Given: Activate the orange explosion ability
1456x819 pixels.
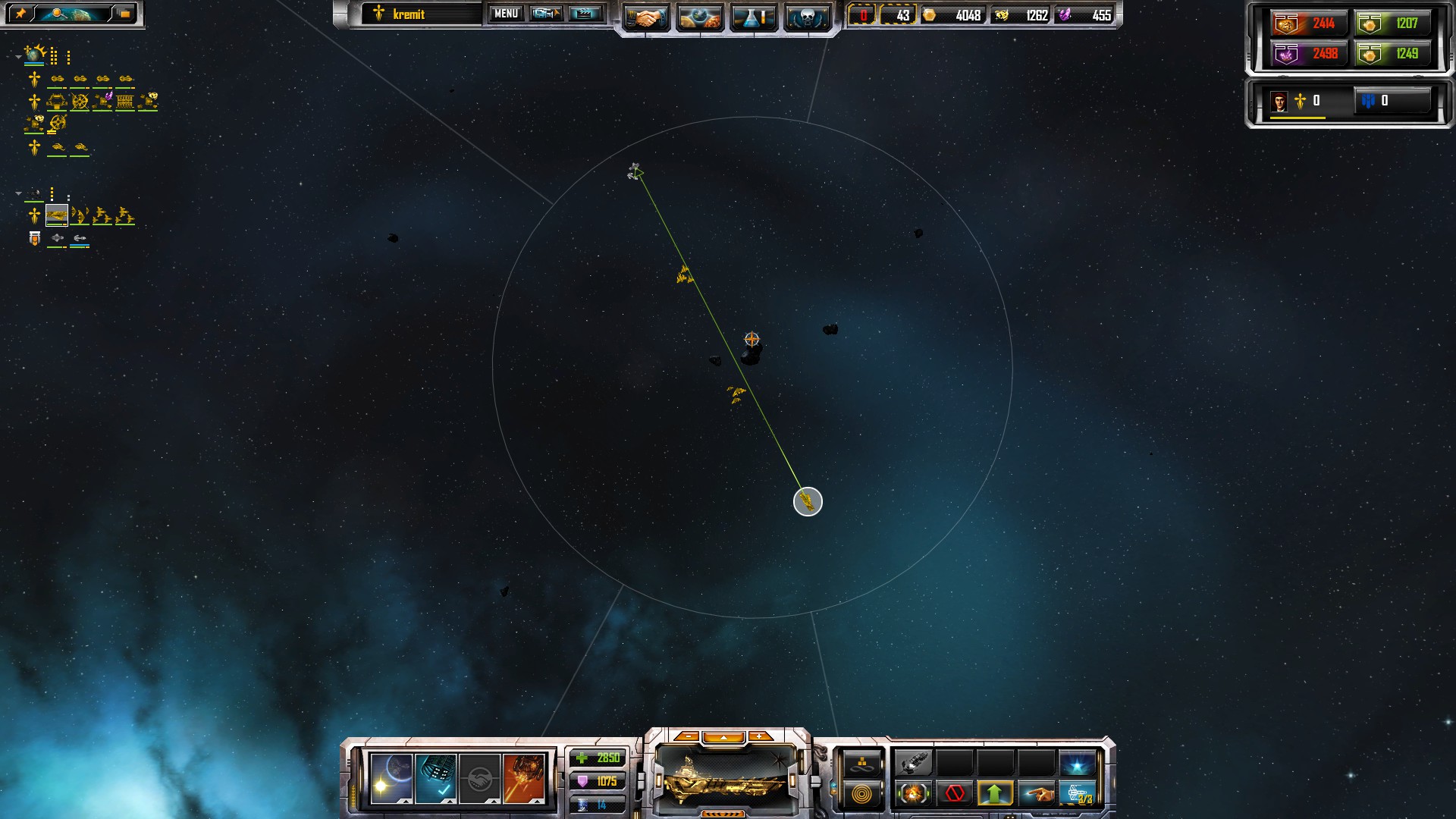Looking at the screenshot, I should pos(914,794).
